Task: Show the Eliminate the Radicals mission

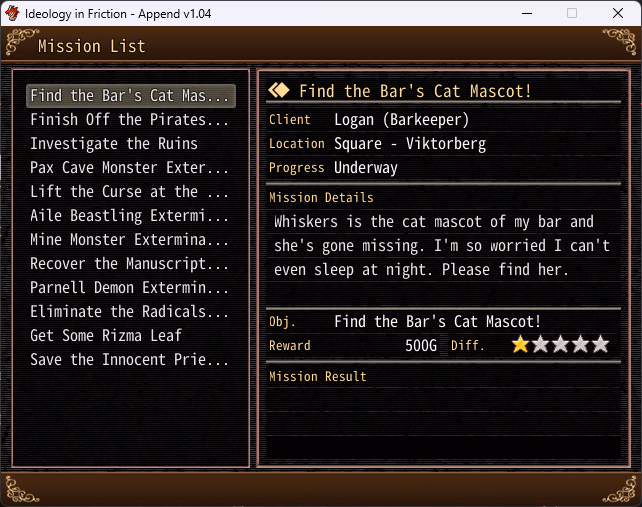Action: [x=130, y=312]
